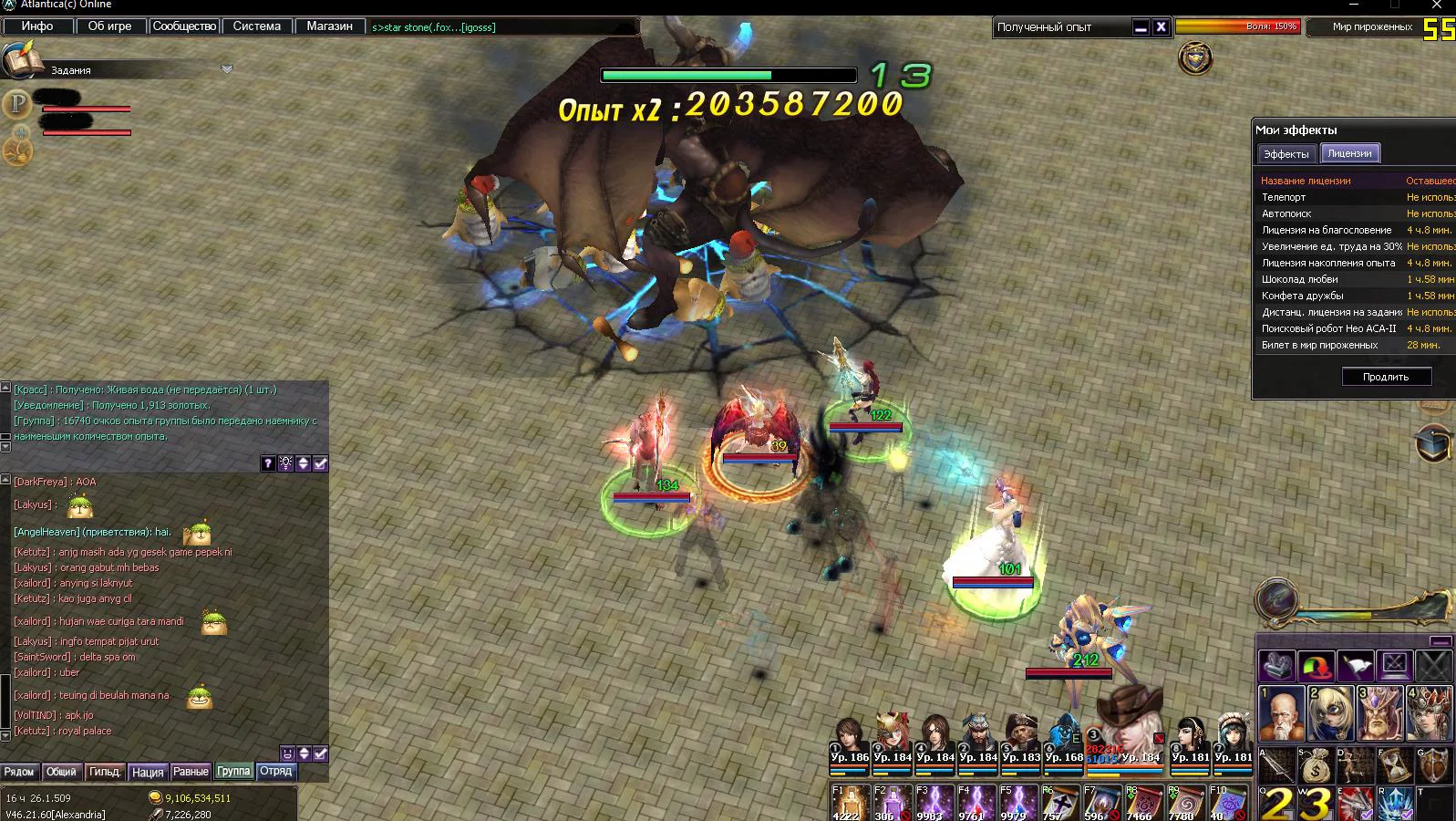1456x821 pixels.
Task: Select the Отряд chat tab
Action: point(276,772)
